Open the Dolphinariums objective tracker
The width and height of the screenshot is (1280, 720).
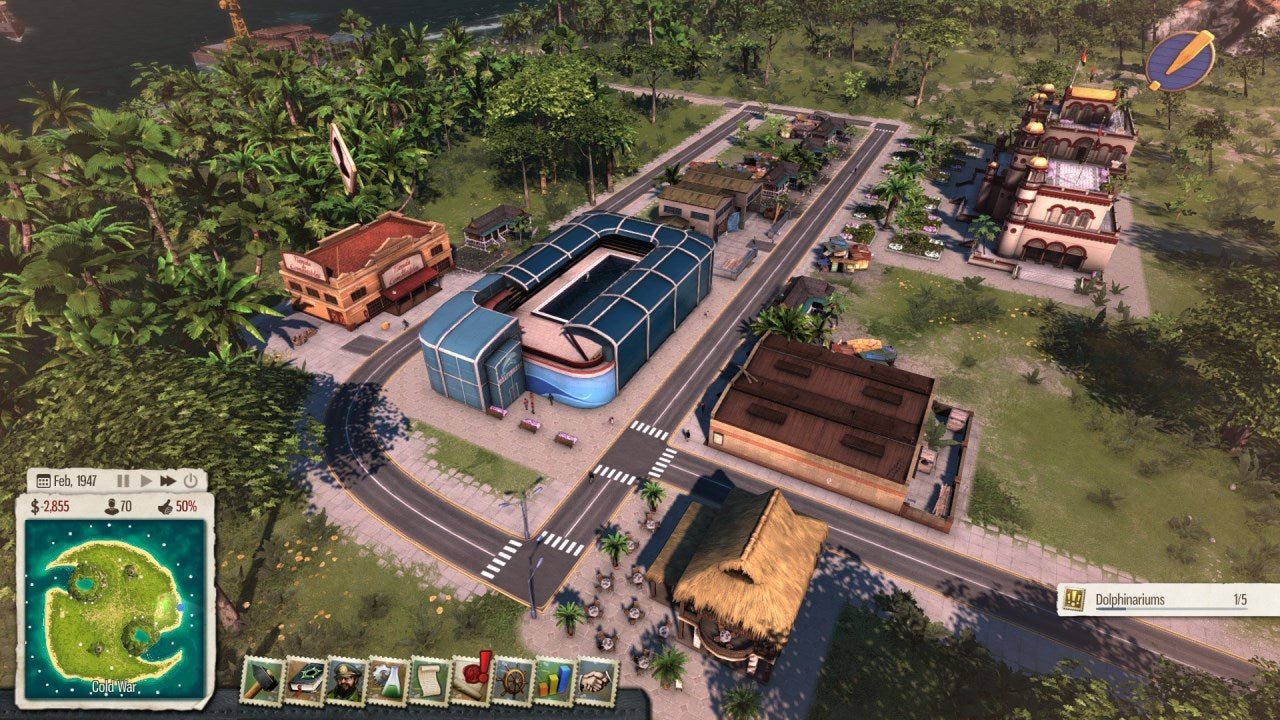[1167, 600]
